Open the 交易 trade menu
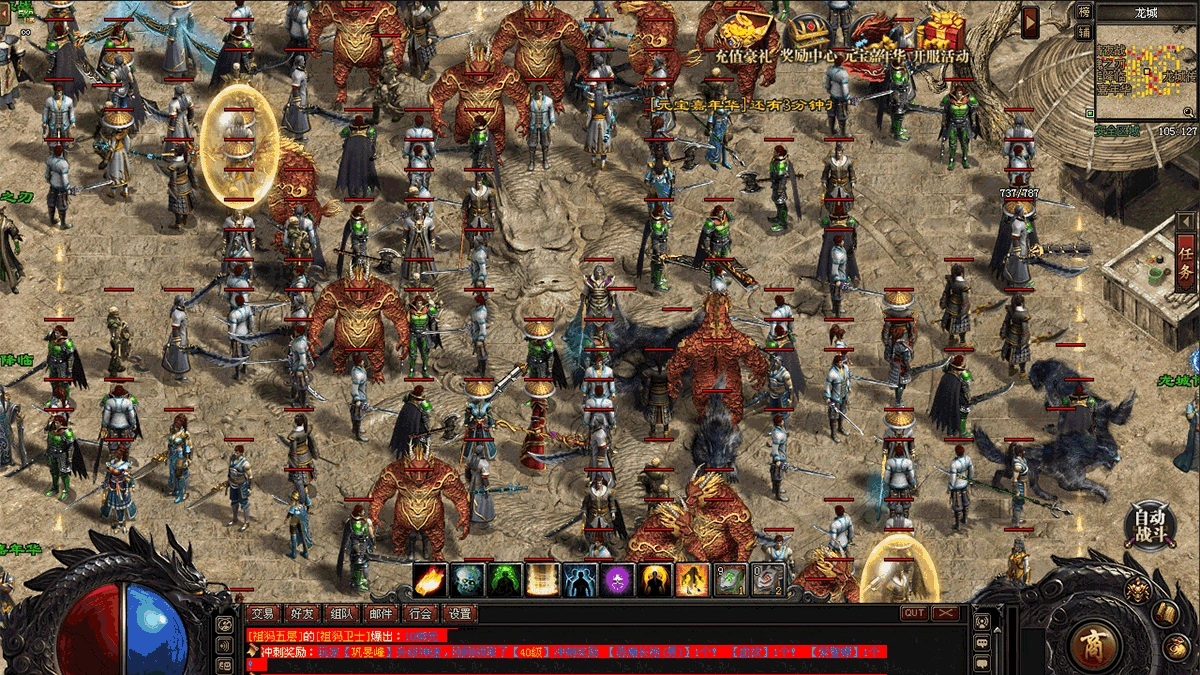Screen dimensions: 1200x675 pos(263,613)
